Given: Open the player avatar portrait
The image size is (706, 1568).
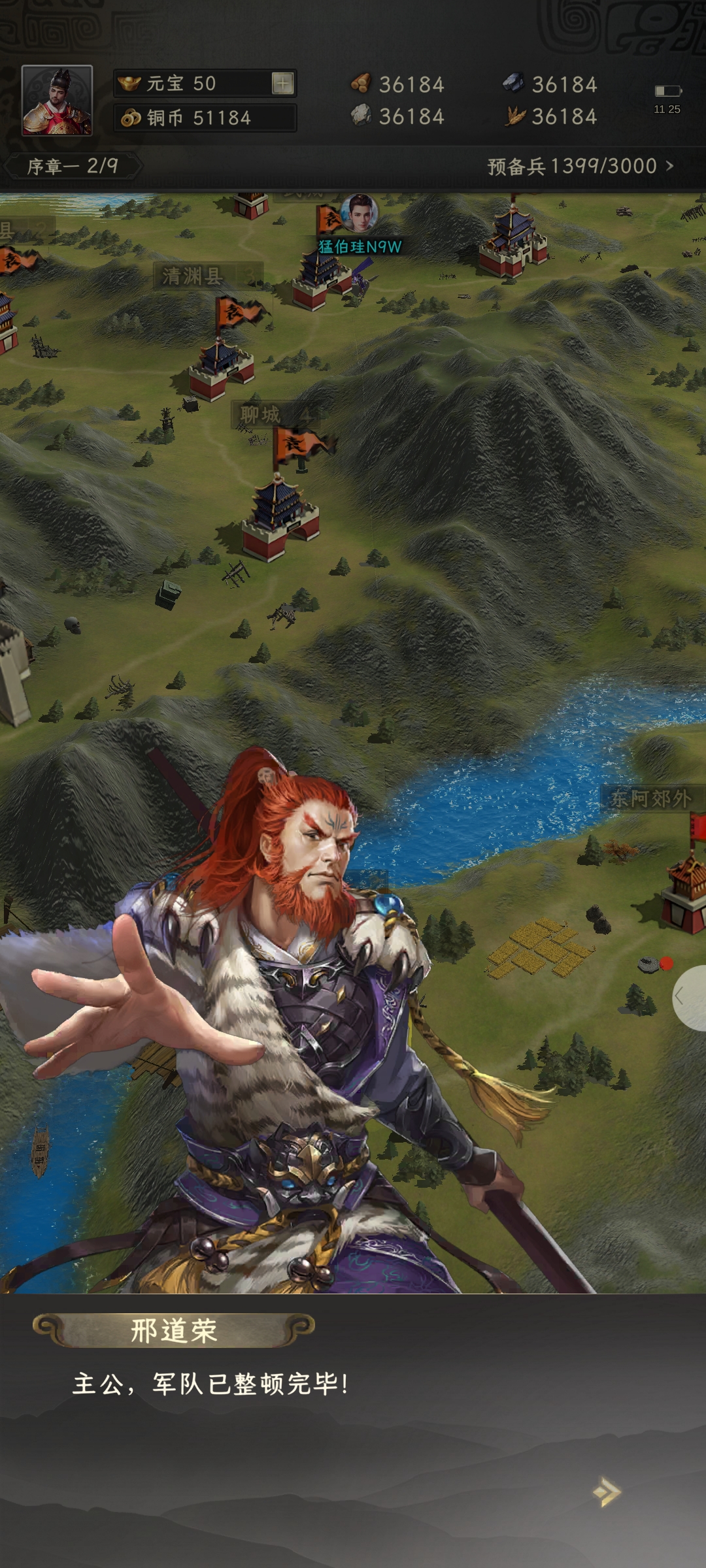Looking at the screenshot, I should [x=57, y=100].
